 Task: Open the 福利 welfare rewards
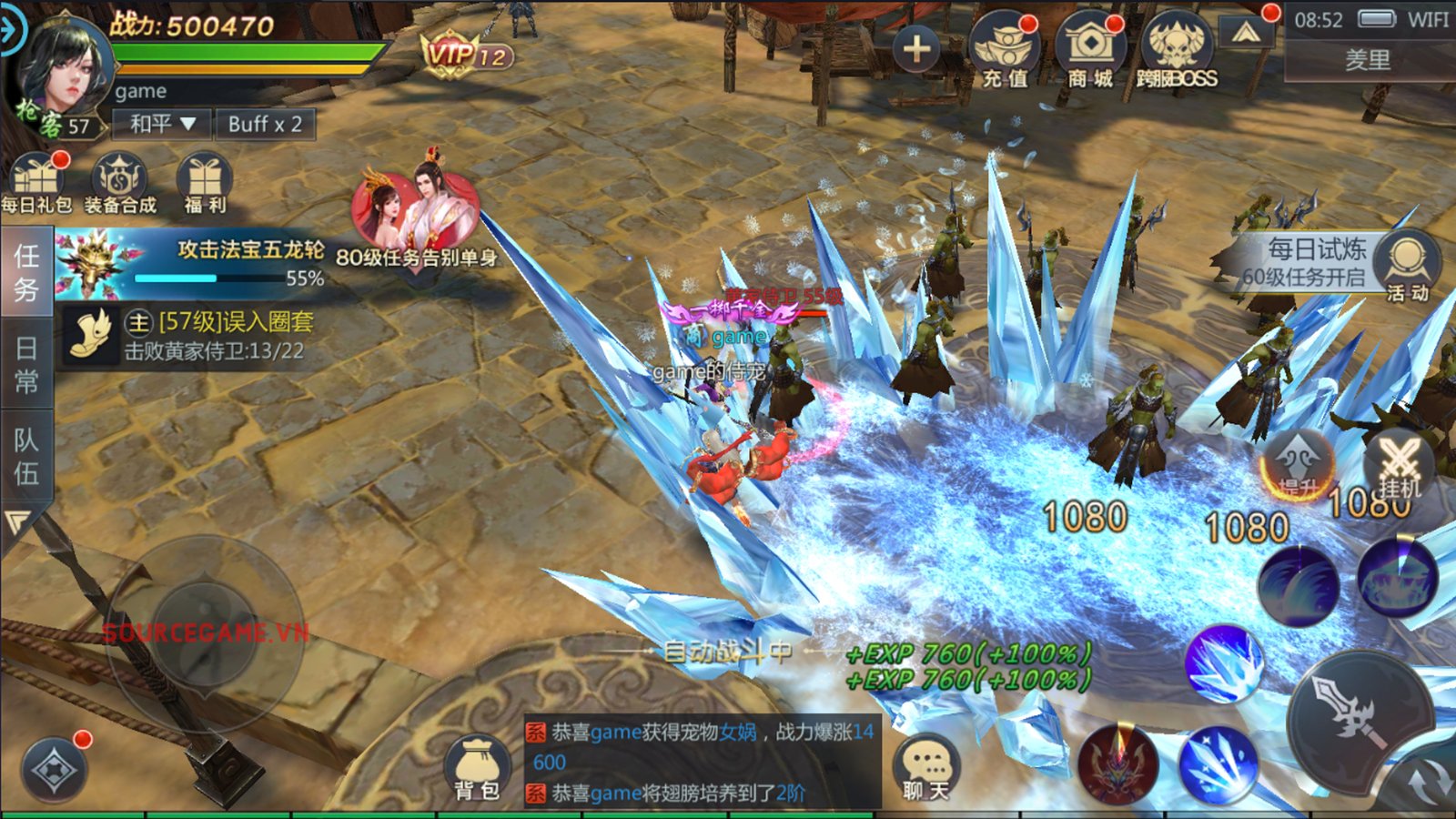205,183
